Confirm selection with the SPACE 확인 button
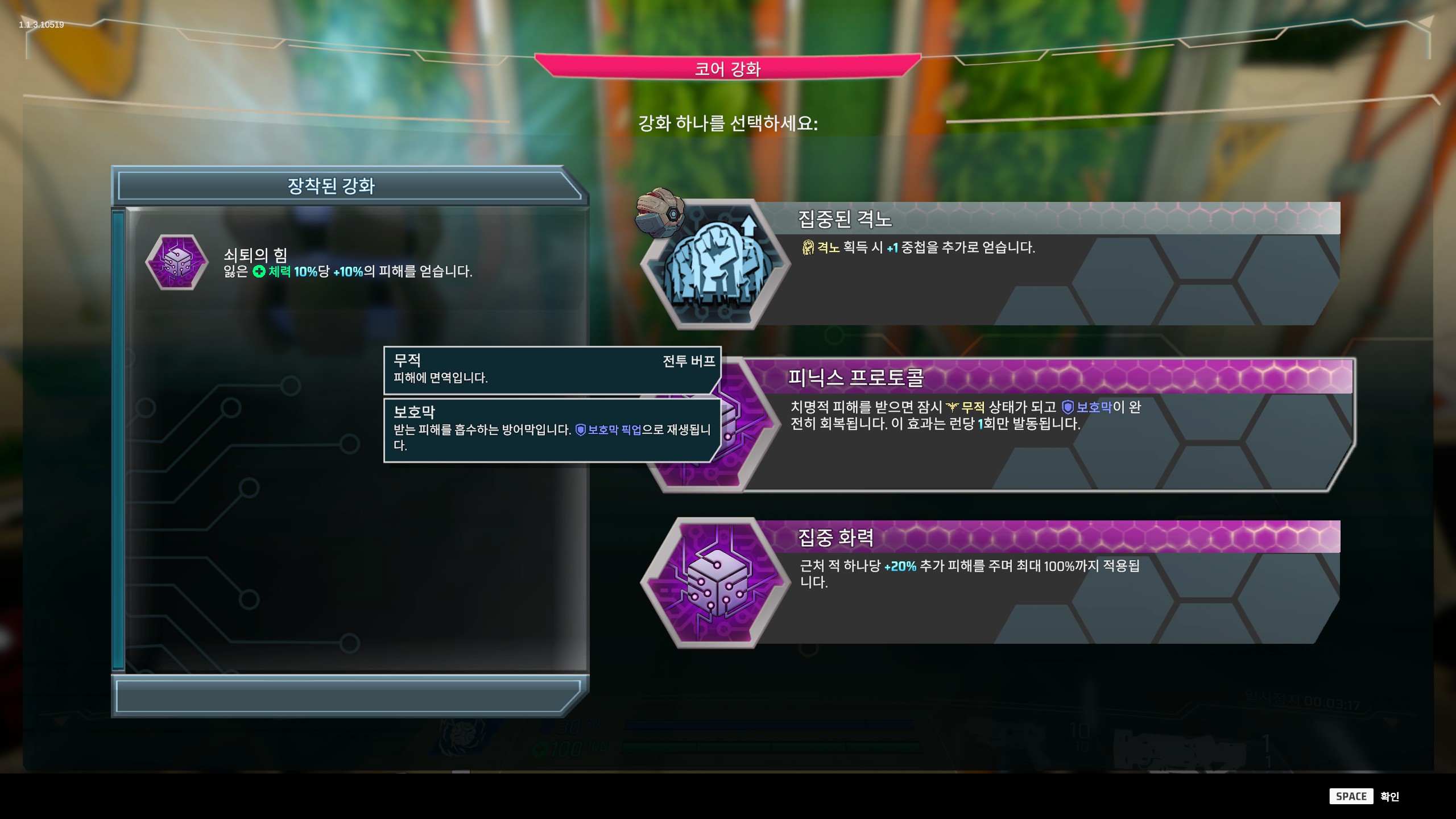 (1364, 796)
